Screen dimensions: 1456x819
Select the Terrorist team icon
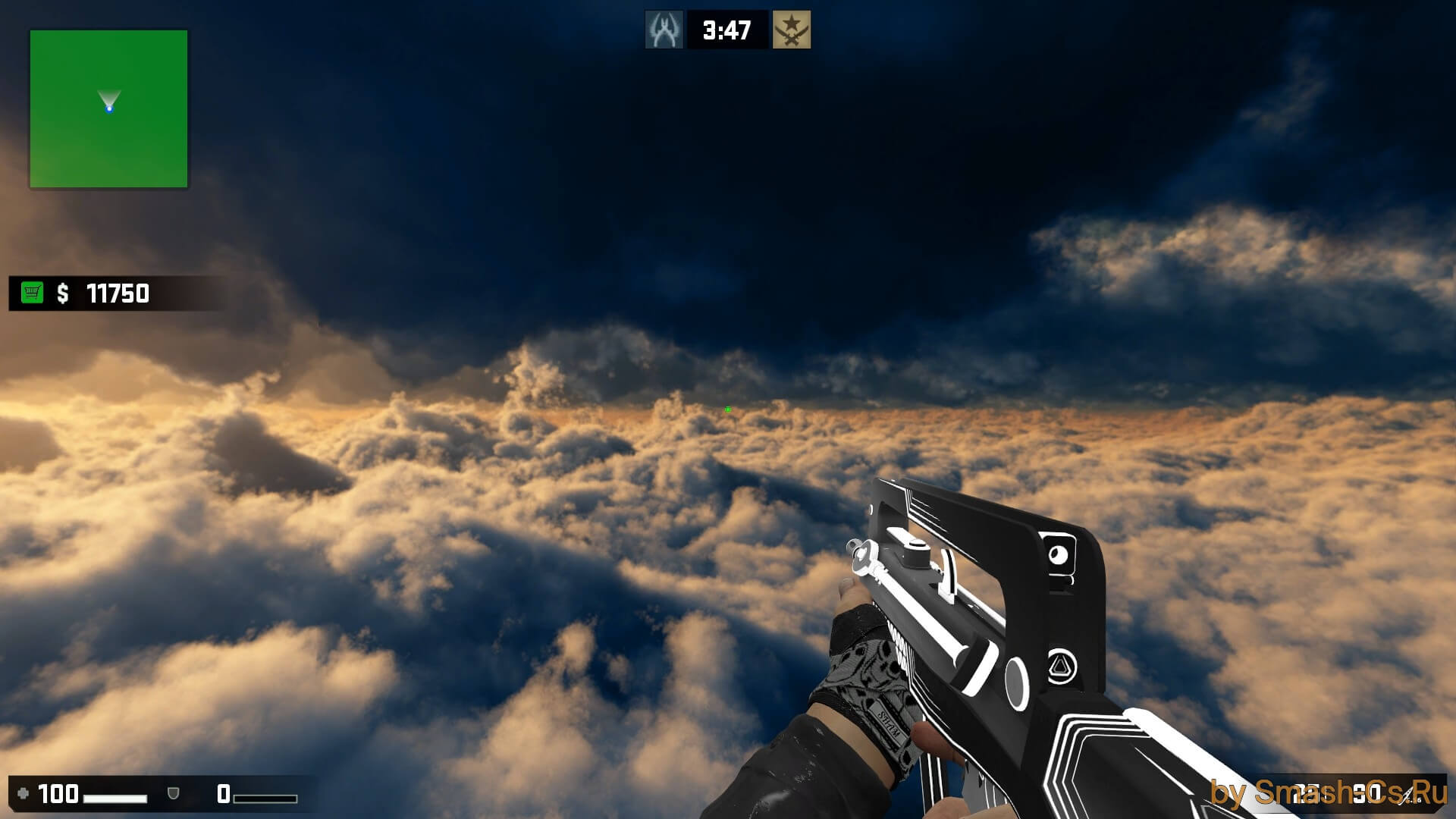click(x=791, y=30)
